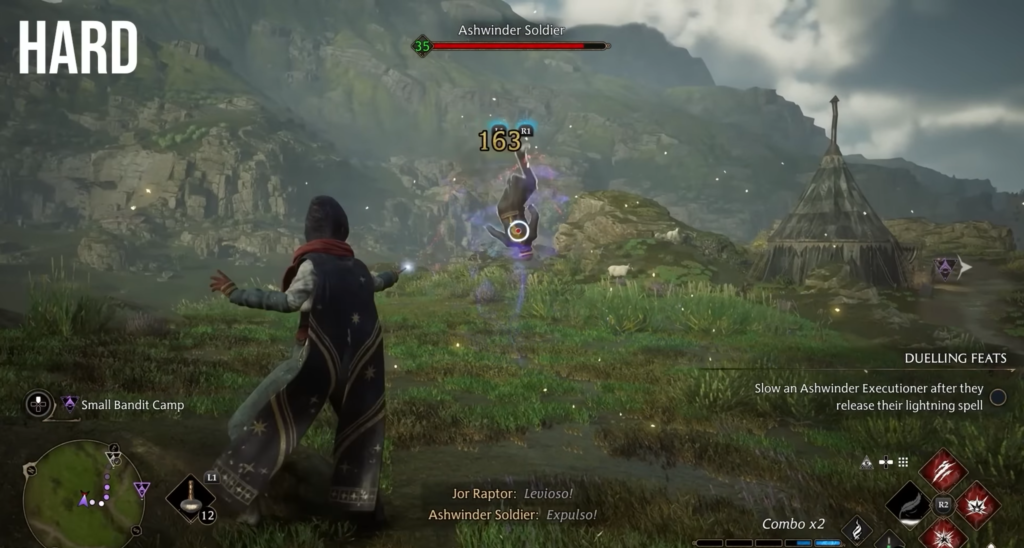Viewport: 1024px width, 548px height.
Task: Tap the white flame ancient magic icon
Action: [856, 529]
